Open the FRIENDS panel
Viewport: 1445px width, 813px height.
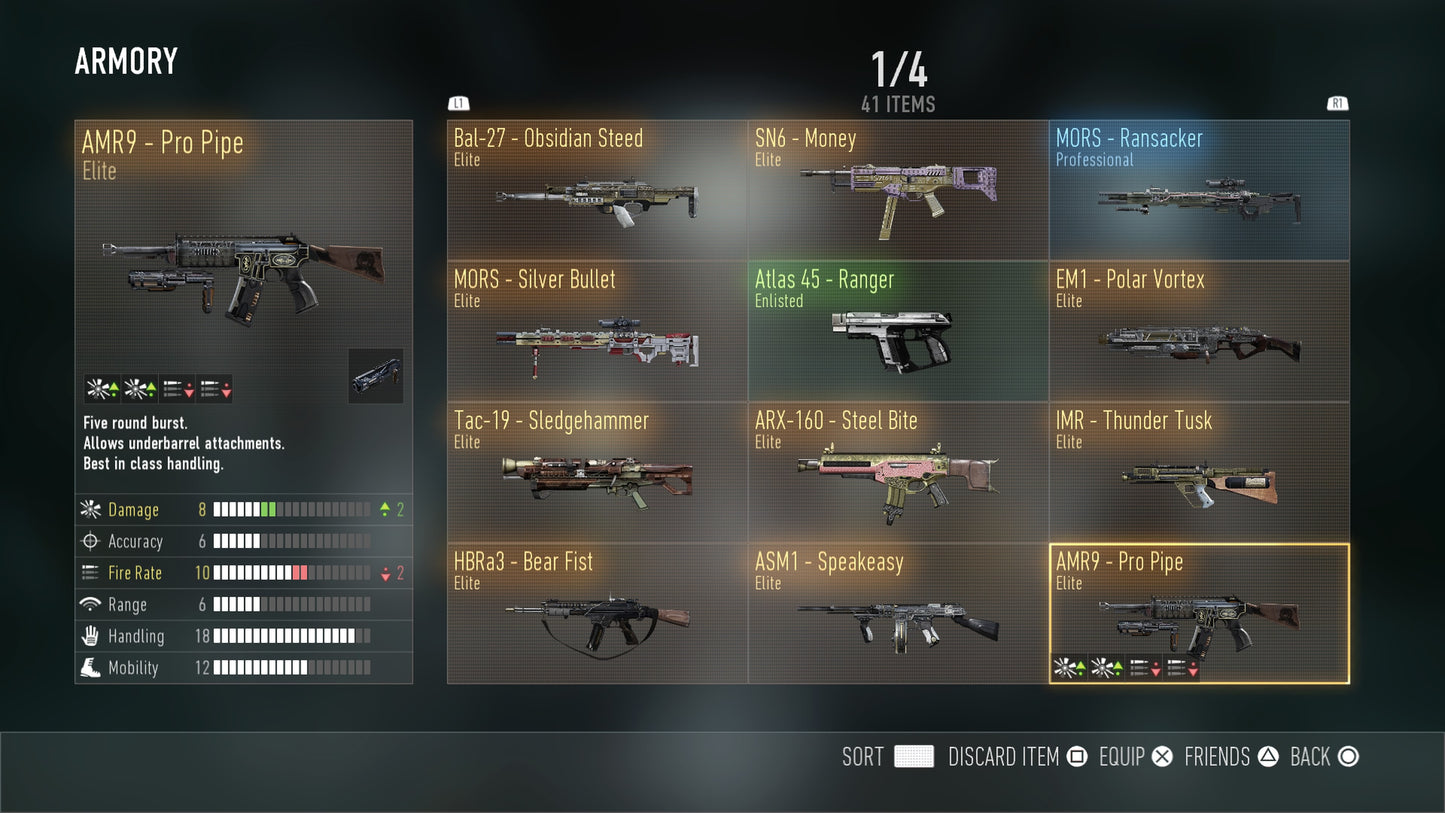coord(1216,757)
